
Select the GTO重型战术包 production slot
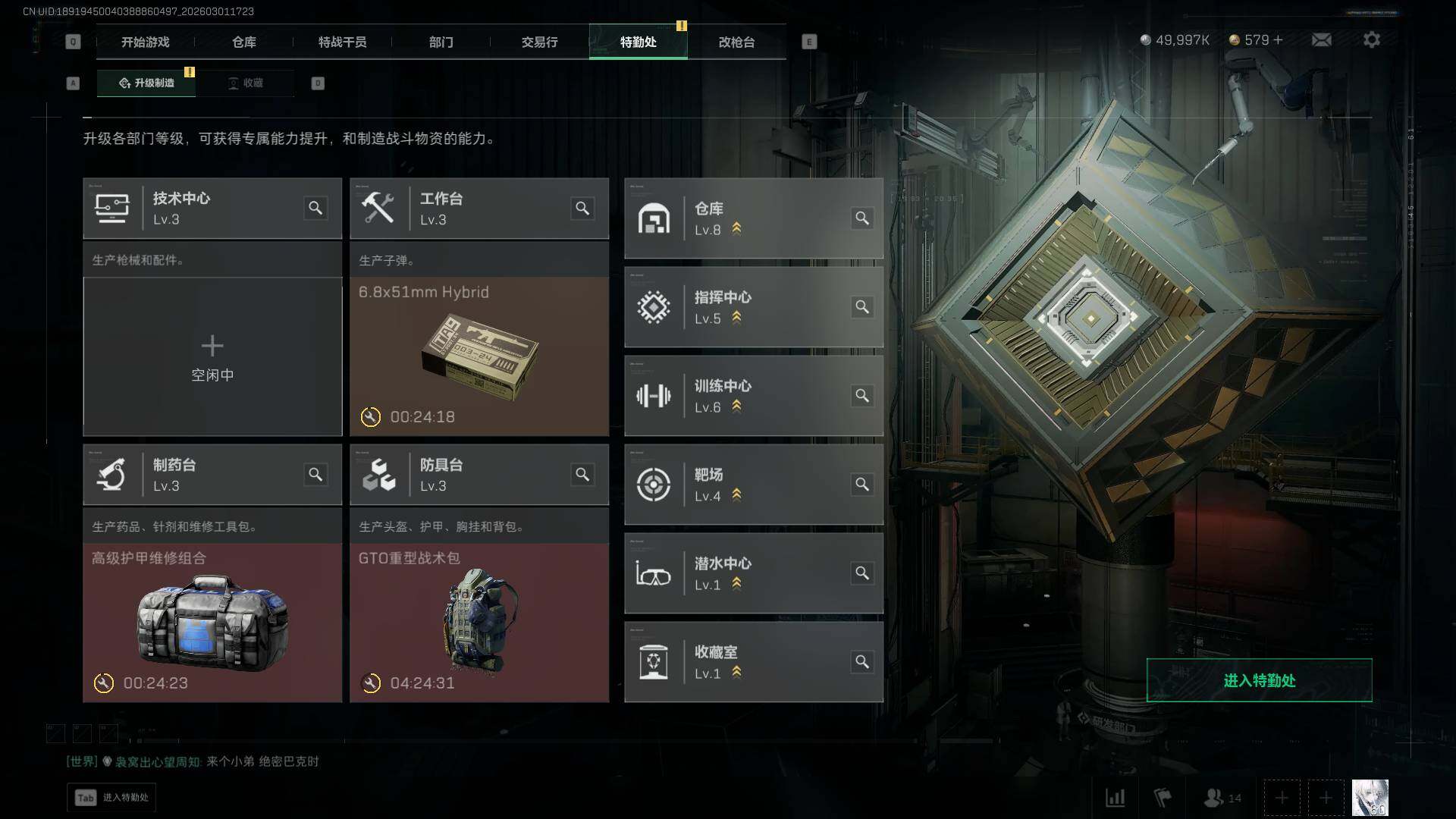point(479,622)
